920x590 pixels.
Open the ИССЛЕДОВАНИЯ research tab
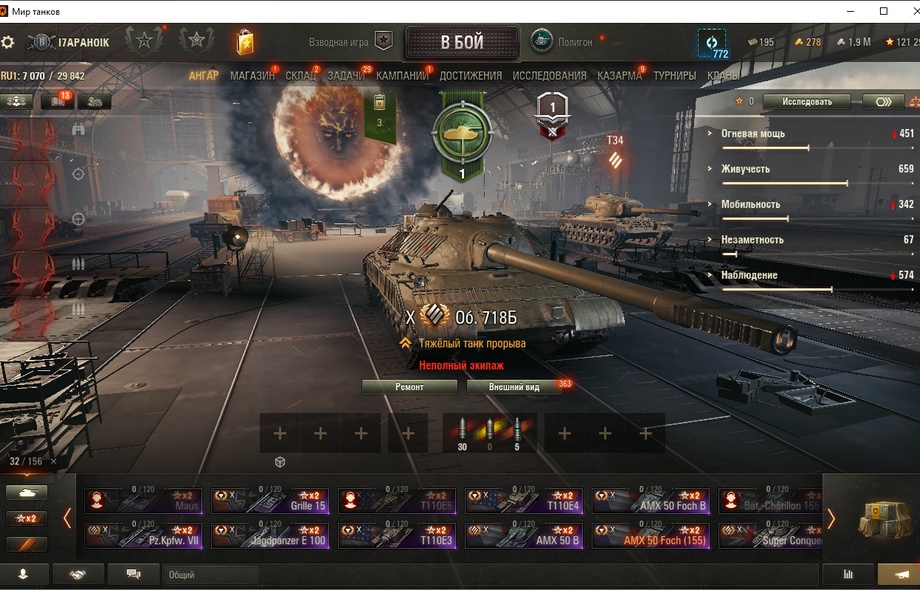click(x=549, y=76)
